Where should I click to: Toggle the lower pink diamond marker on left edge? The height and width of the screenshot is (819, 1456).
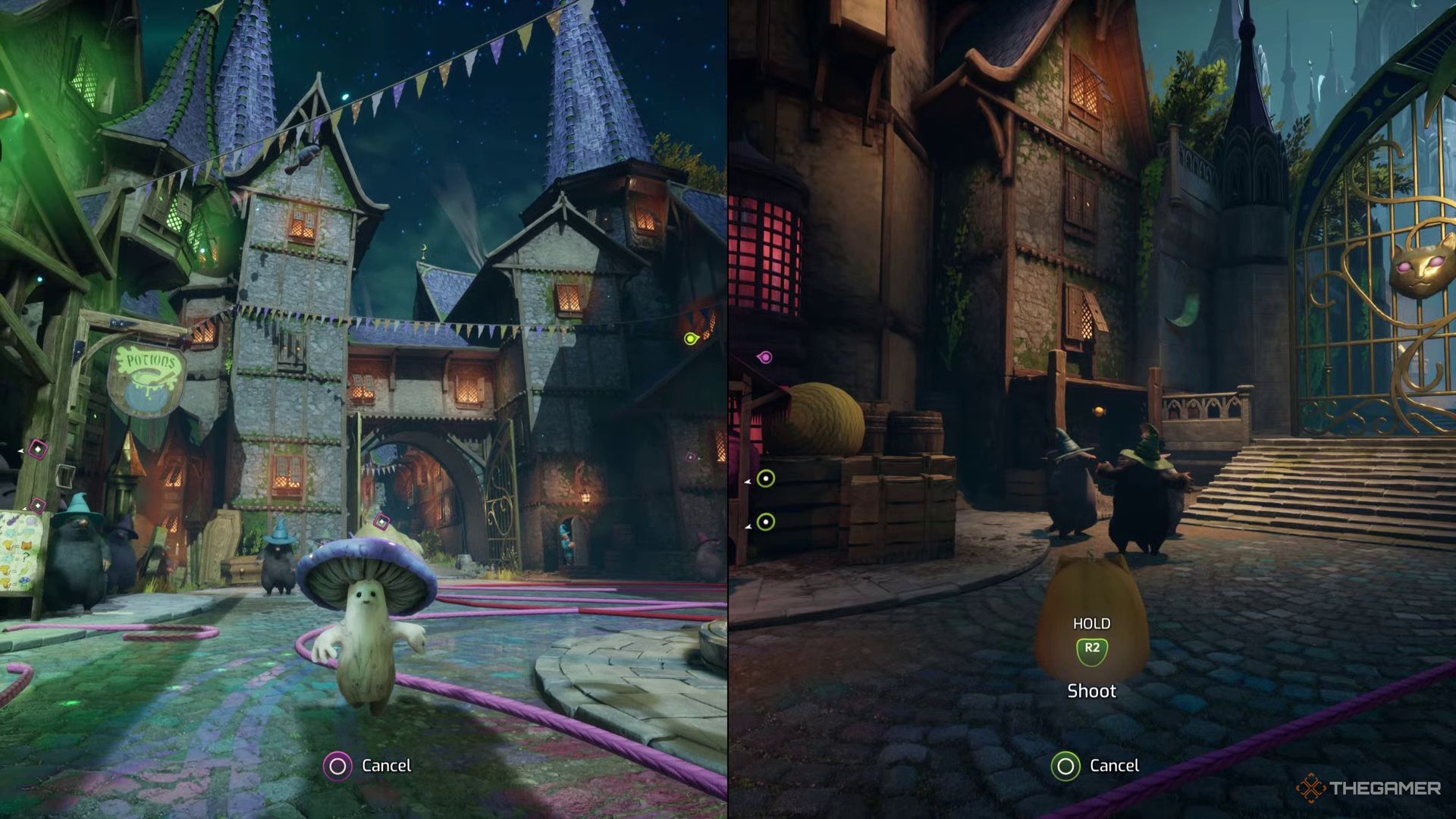coord(38,505)
